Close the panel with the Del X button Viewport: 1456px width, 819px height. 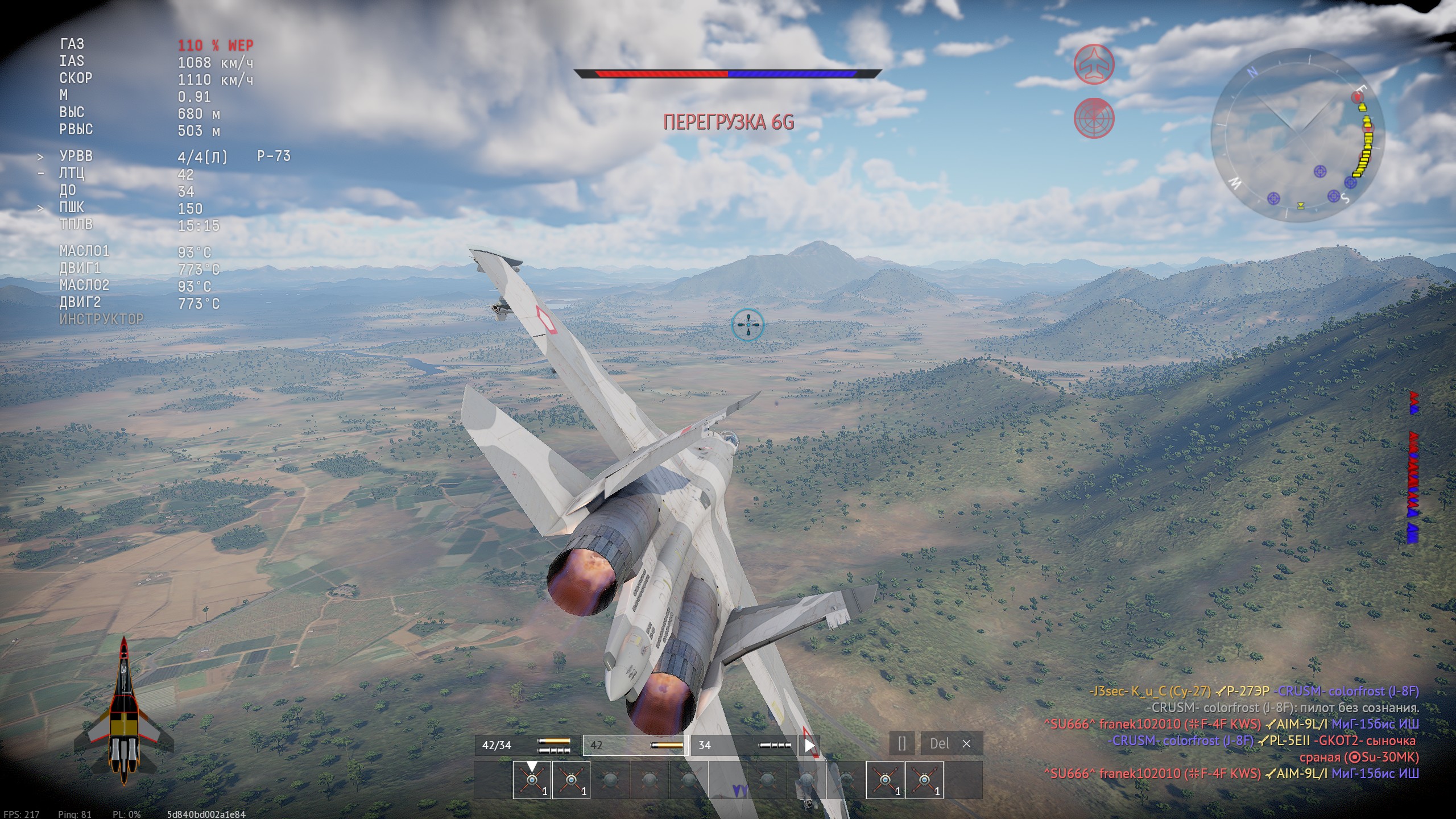[952, 744]
